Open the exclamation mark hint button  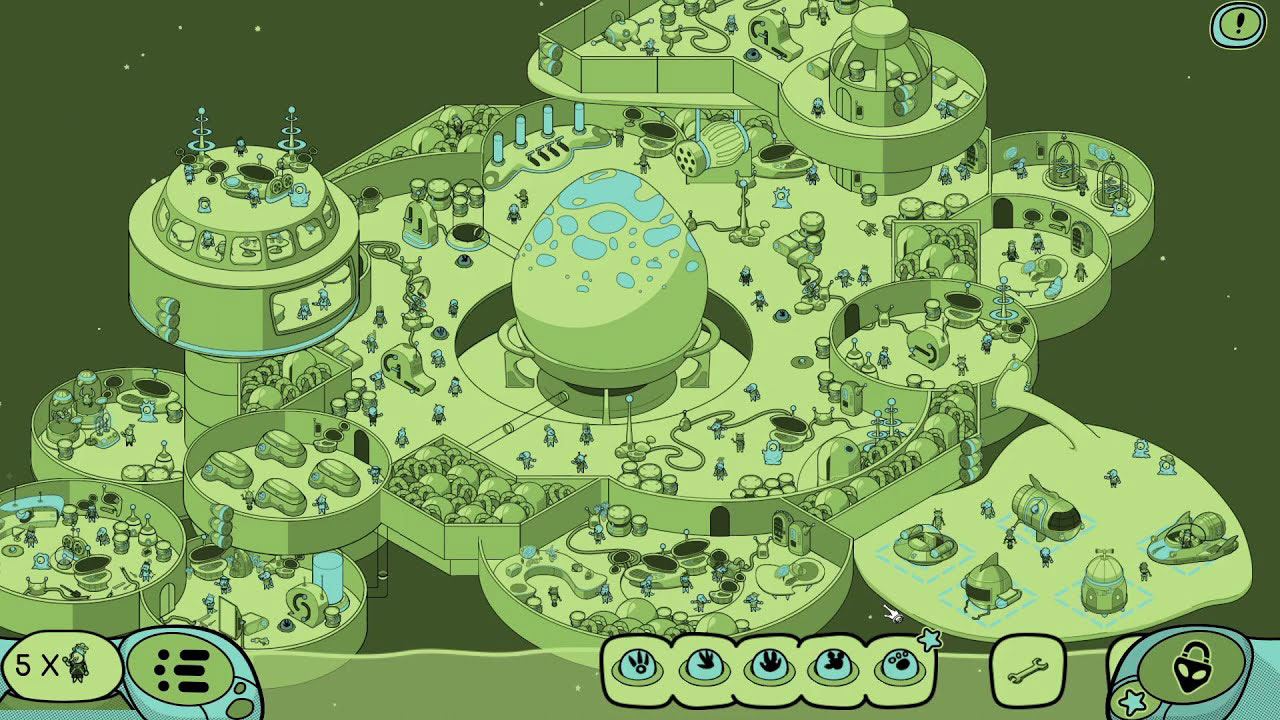pos(1238,24)
